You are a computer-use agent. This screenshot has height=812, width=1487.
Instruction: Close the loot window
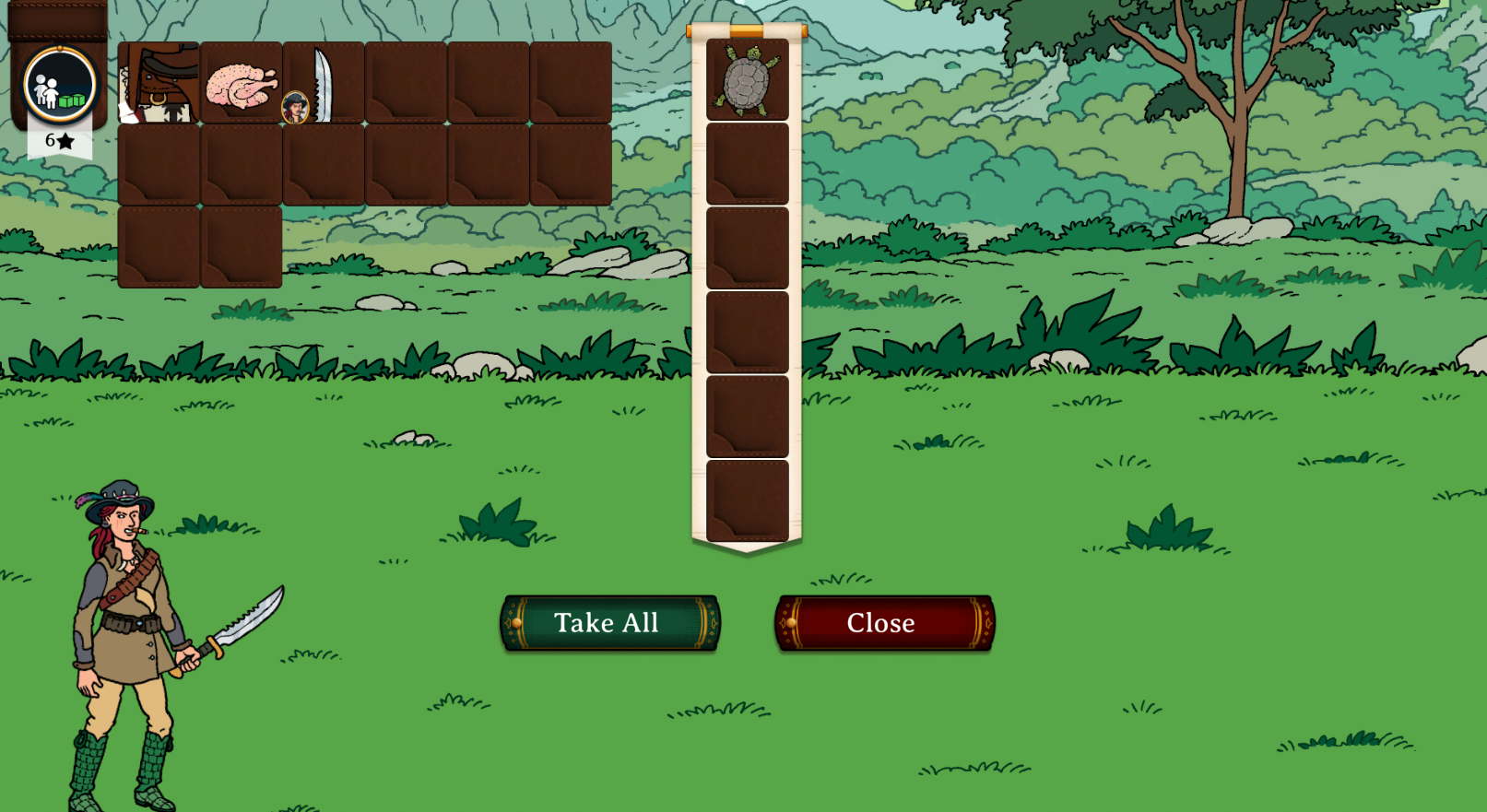(x=884, y=623)
